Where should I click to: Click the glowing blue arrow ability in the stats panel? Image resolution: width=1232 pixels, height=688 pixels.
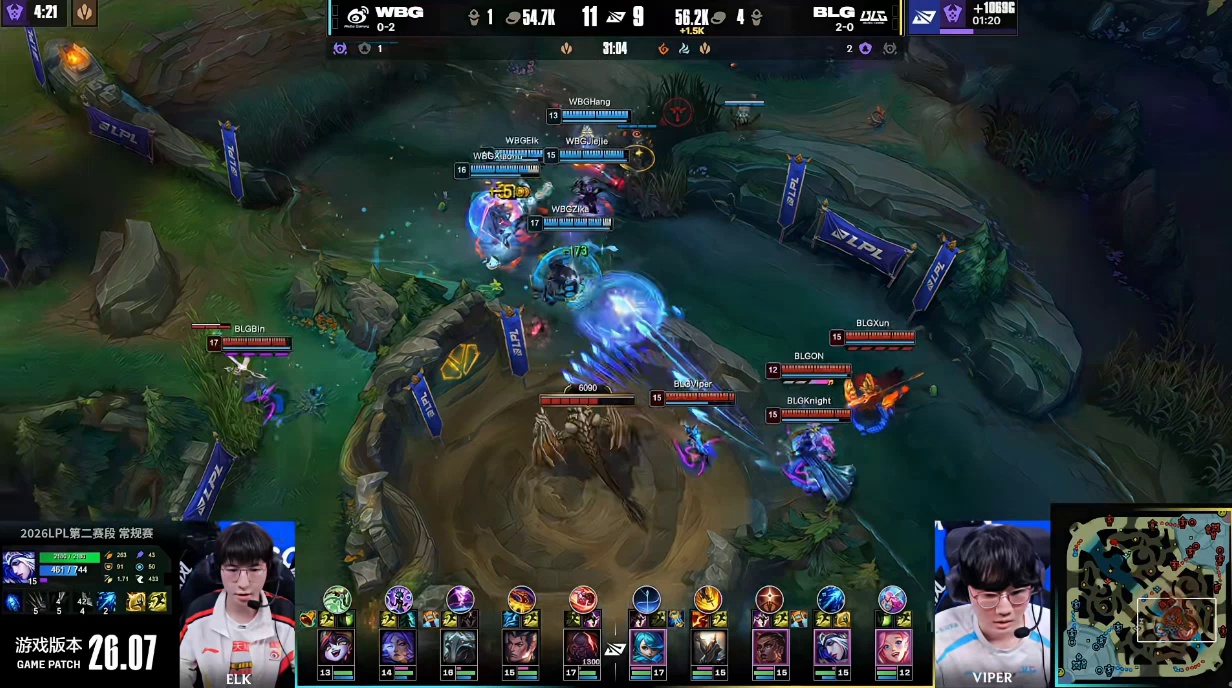[106, 602]
